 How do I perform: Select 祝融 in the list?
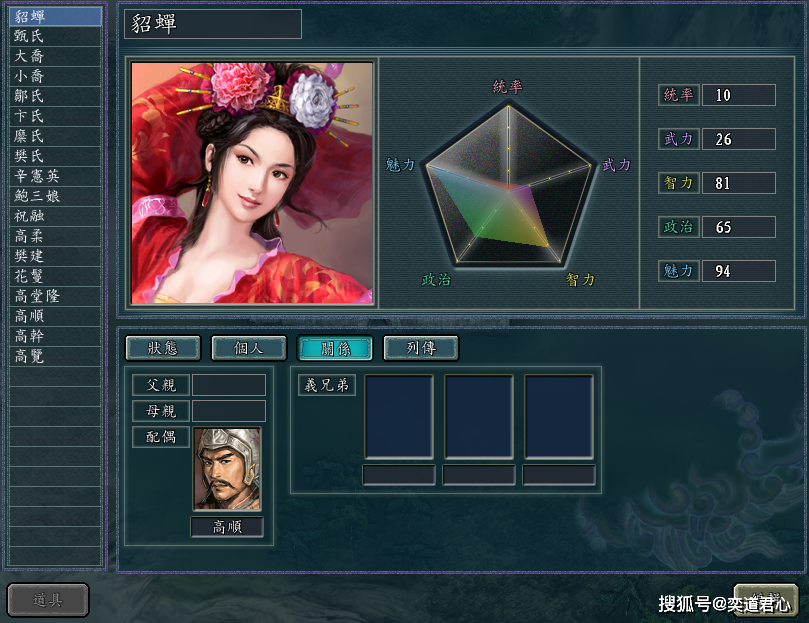[55, 216]
